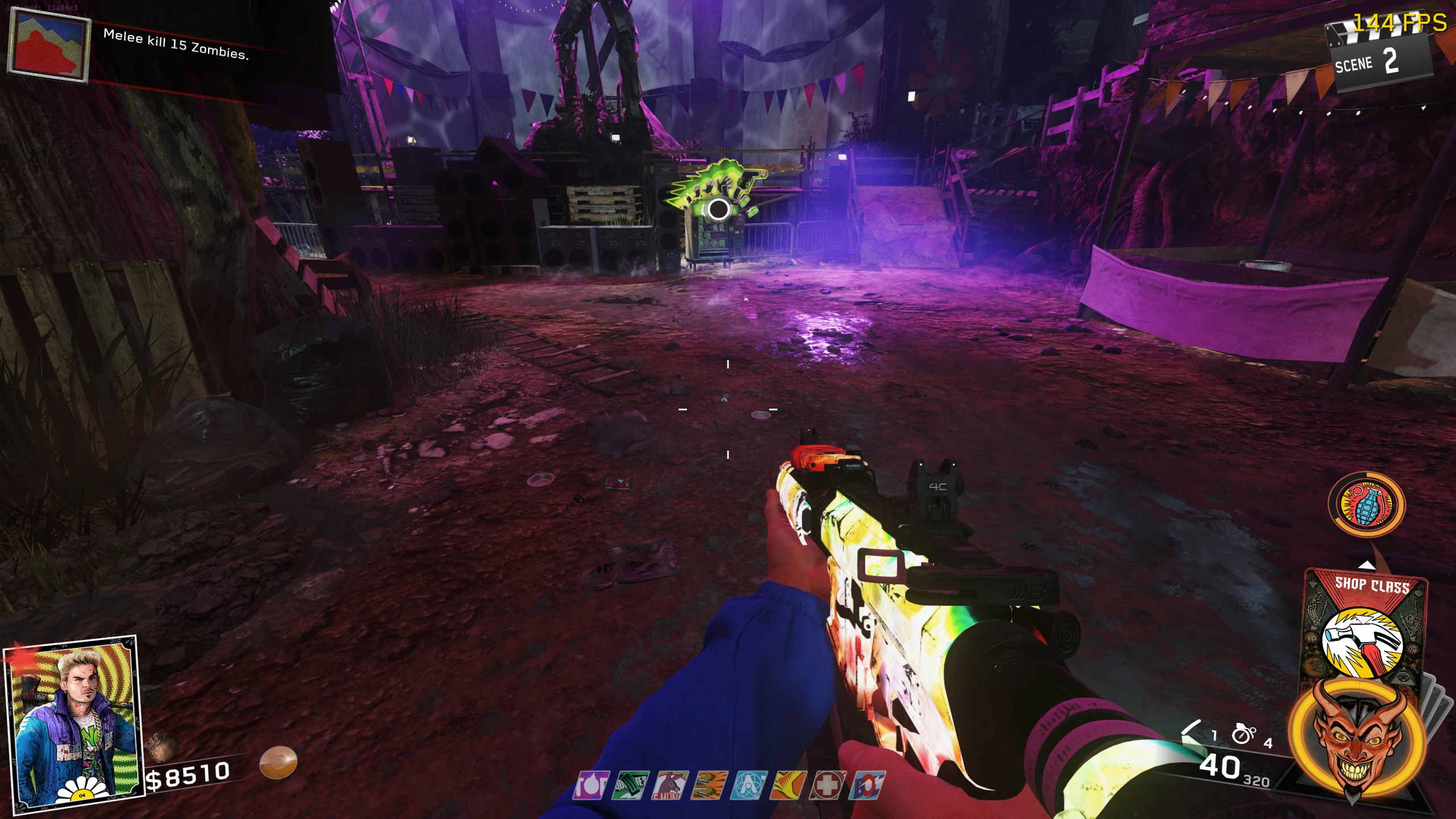This screenshot has width=1456, height=819.
Task: Select the red cross medical perk icon
Action: pyautogui.click(x=829, y=785)
